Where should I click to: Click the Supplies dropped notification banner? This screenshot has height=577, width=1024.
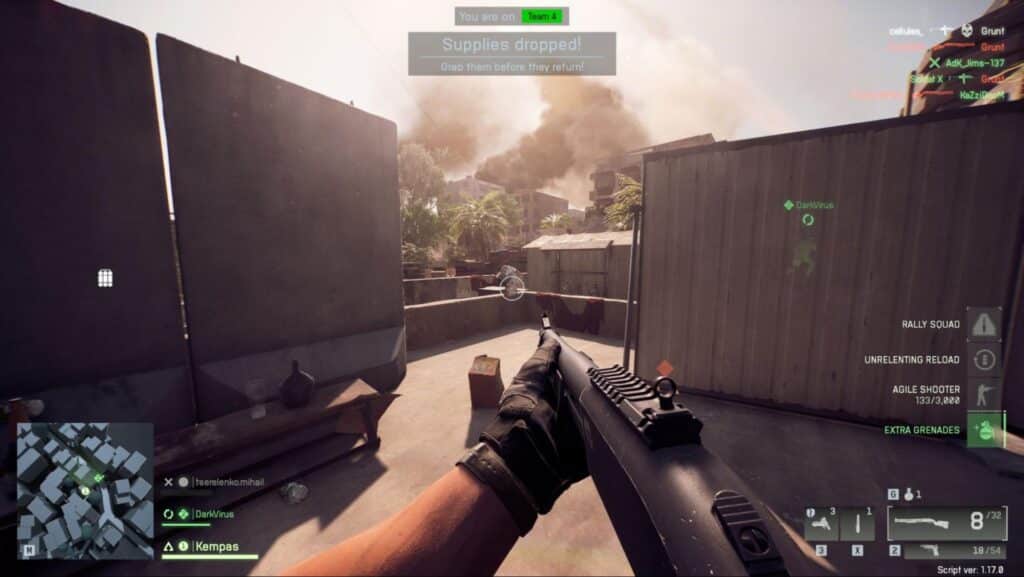[x=511, y=53]
